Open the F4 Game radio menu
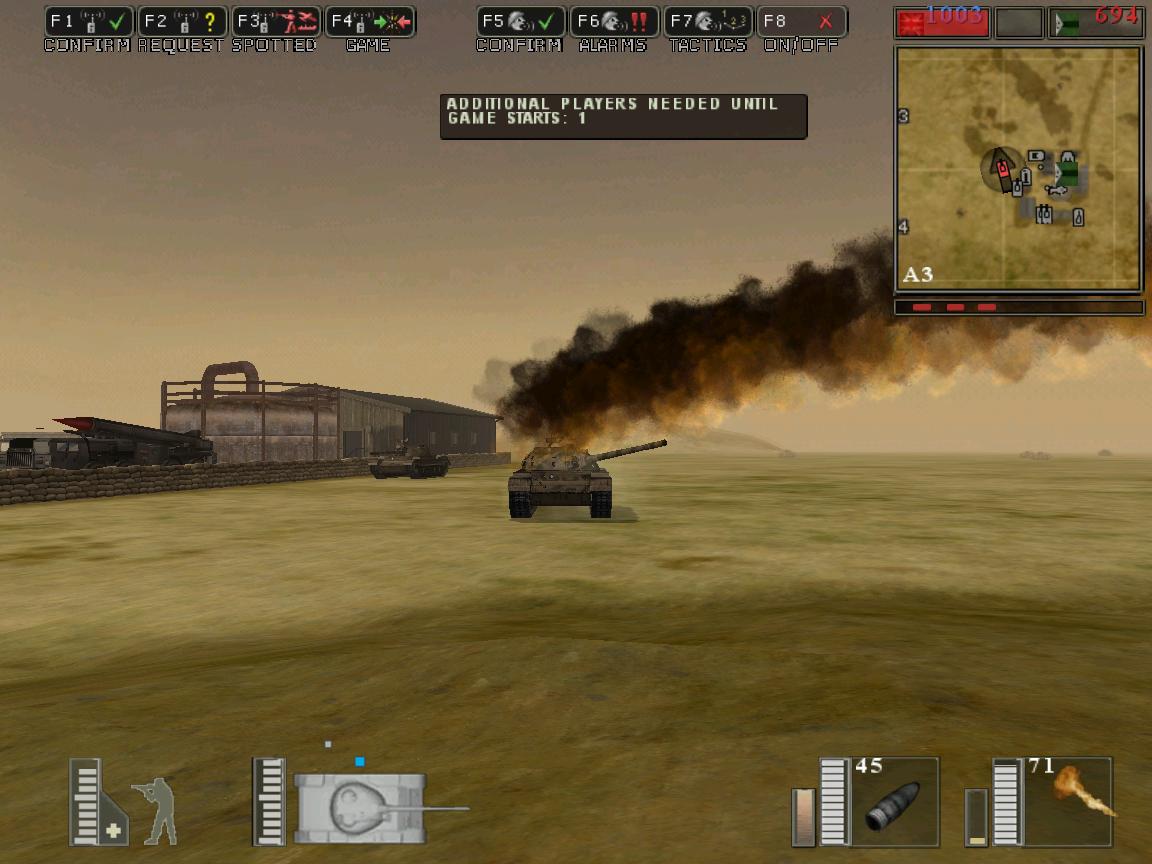This screenshot has width=1152, height=864. (x=370, y=22)
